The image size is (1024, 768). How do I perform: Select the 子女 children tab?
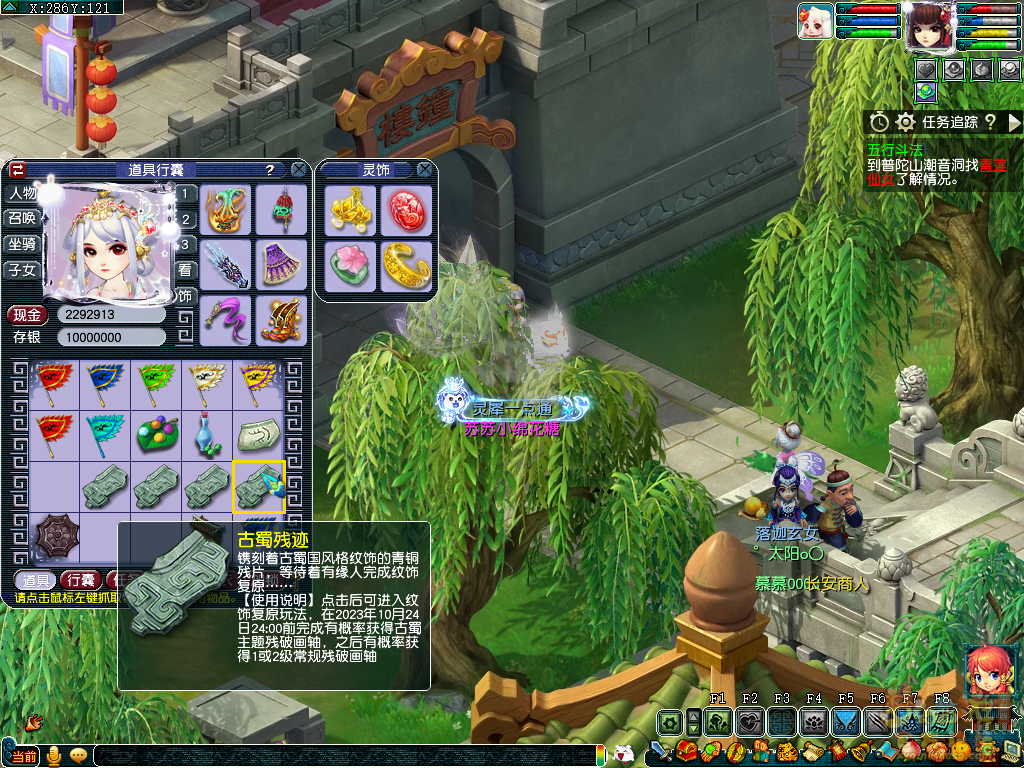22,270
